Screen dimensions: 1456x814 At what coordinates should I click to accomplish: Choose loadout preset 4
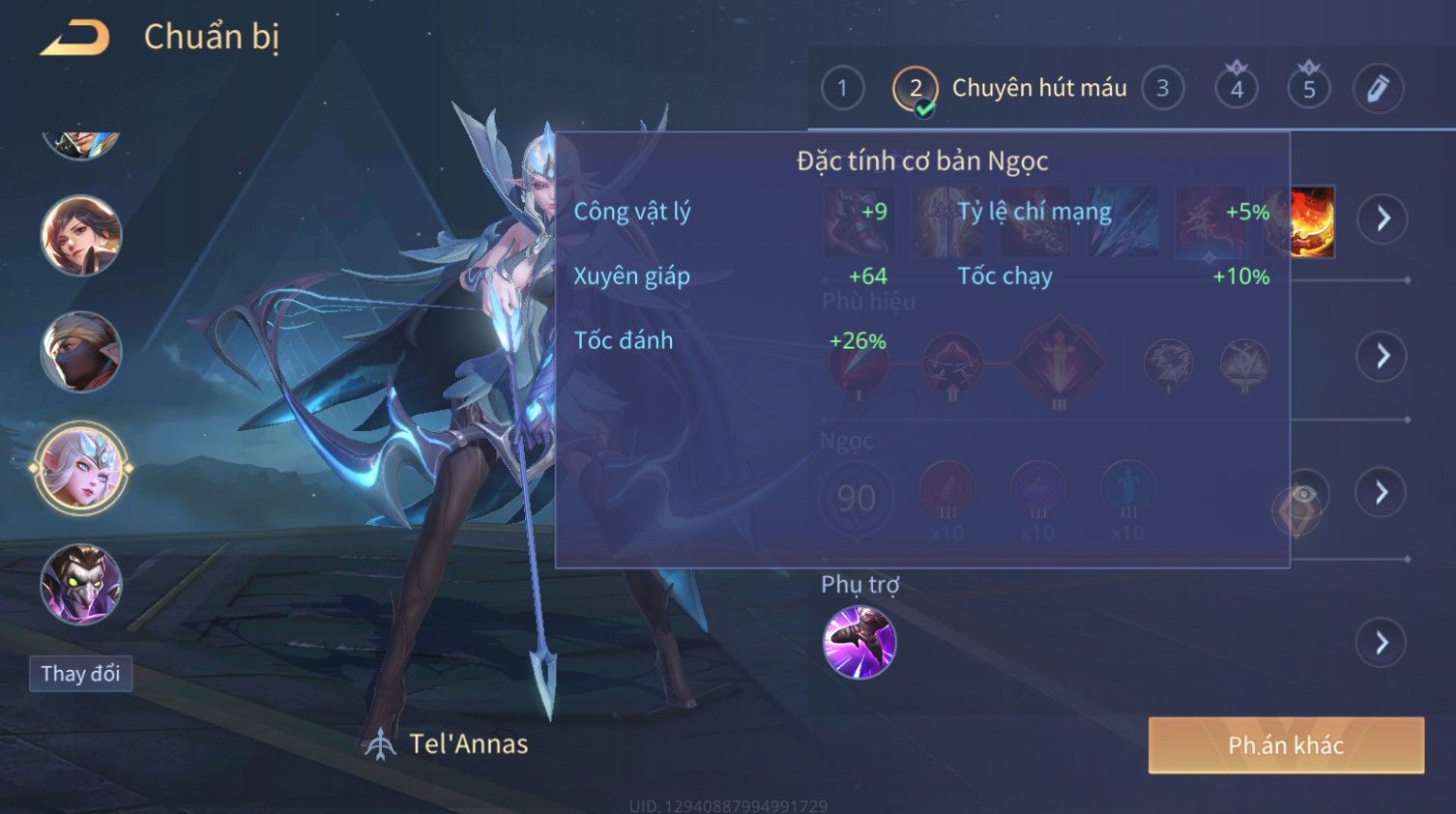click(1237, 89)
